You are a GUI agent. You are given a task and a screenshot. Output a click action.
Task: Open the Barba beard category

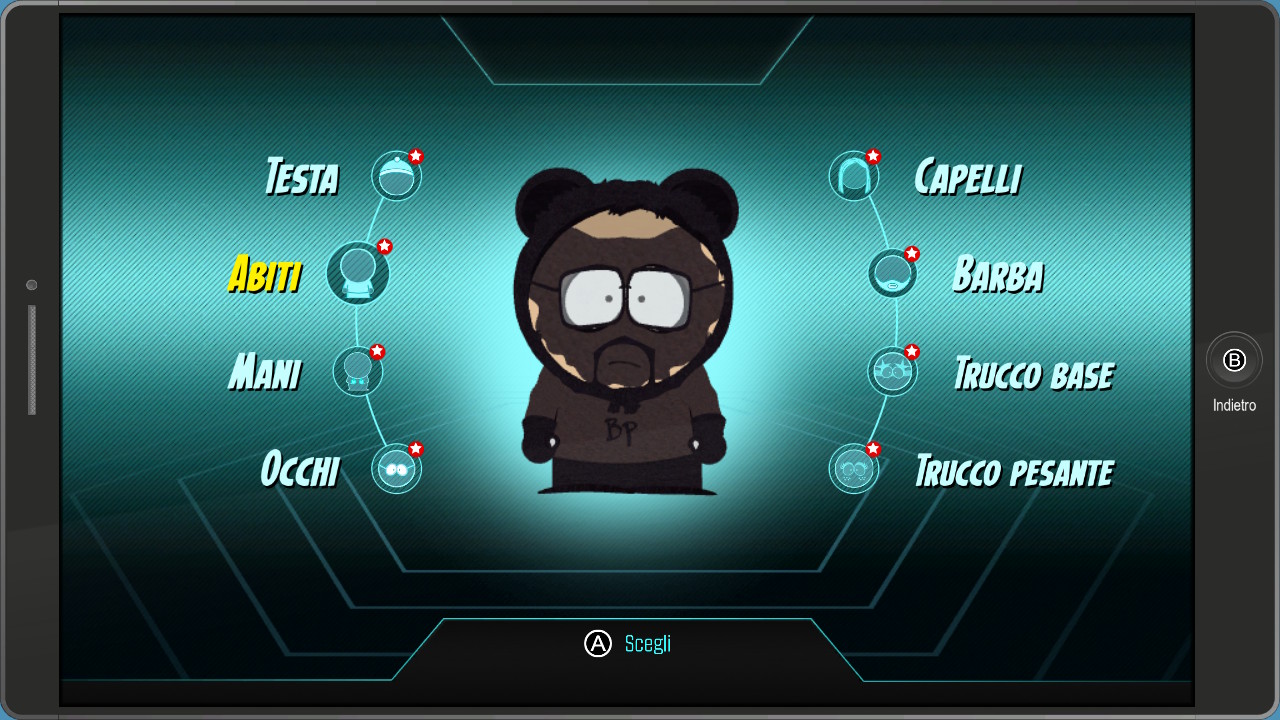pyautogui.click(x=892, y=273)
